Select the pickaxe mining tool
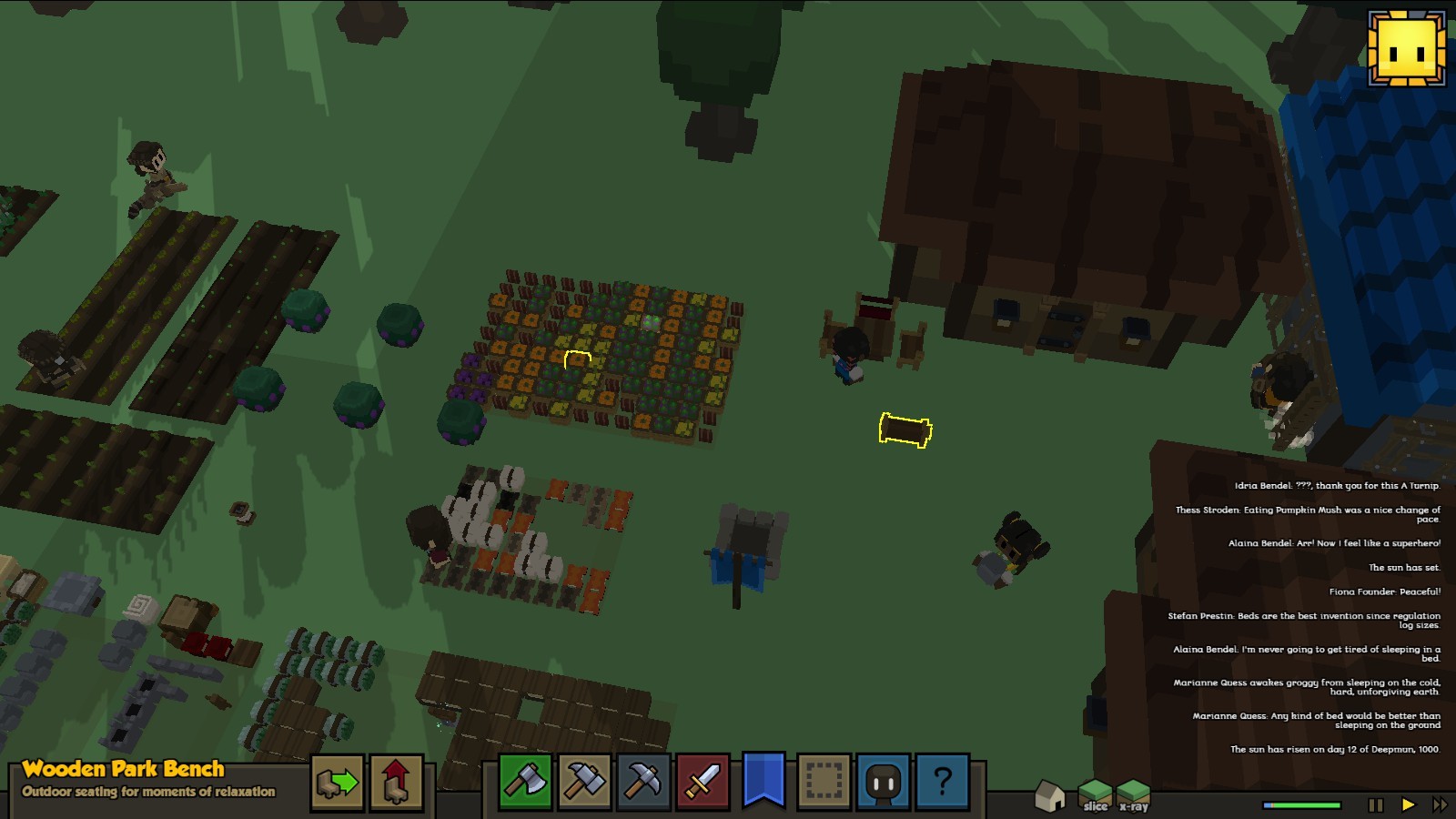The height and width of the screenshot is (819, 1456). pyautogui.click(x=643, y=781)
